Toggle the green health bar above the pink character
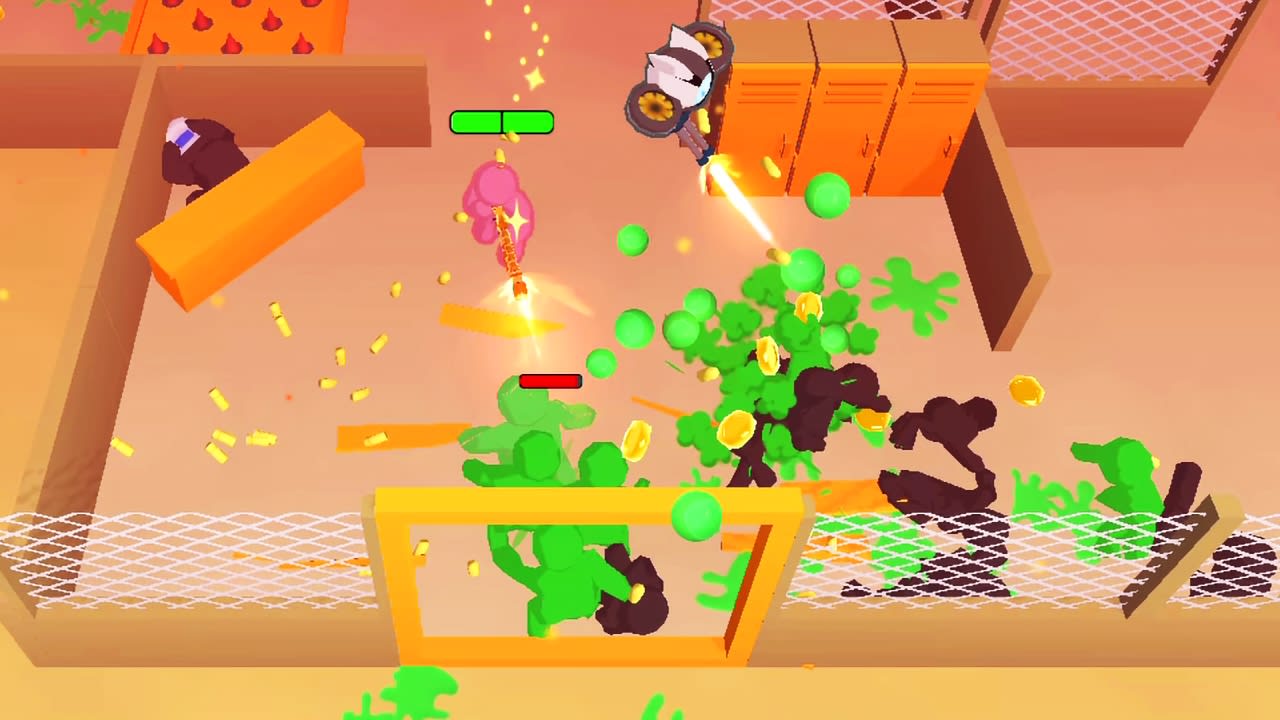 (501, 122)
